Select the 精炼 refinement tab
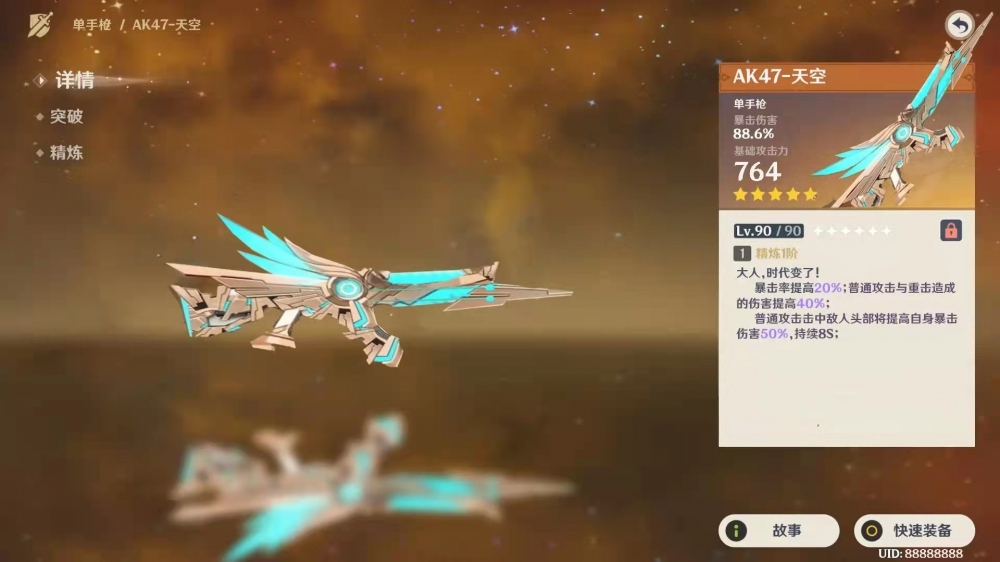The width and height of the screenshot is (1000, 562). tap(66, 153)
